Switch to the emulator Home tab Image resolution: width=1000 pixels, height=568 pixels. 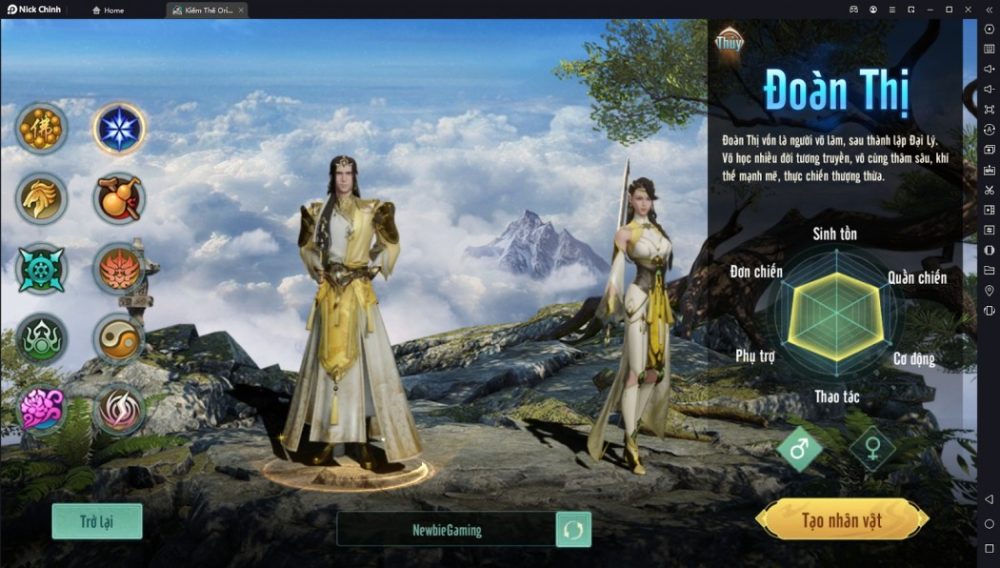109,10
